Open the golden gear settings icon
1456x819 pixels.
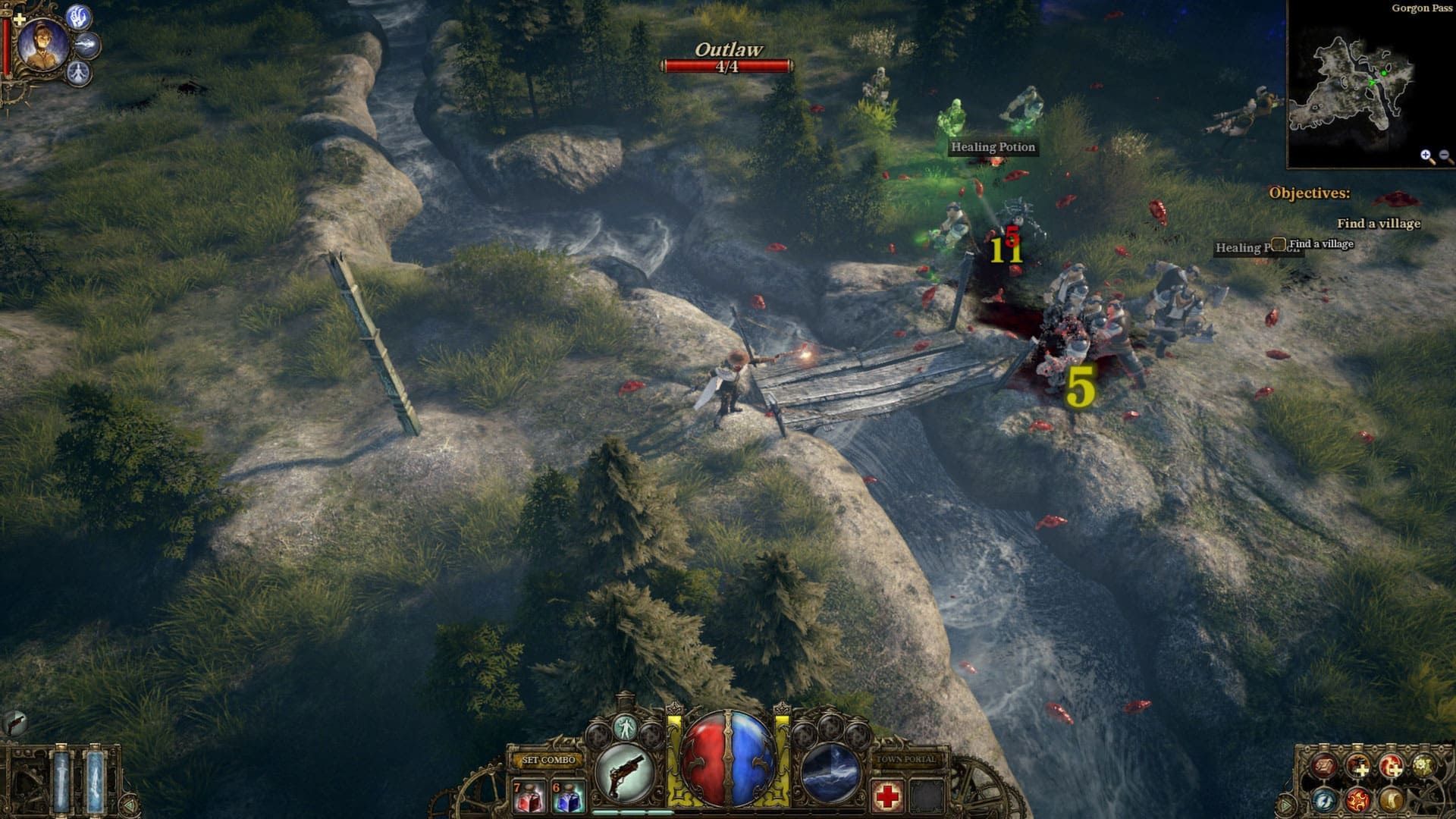[1423, 766]
